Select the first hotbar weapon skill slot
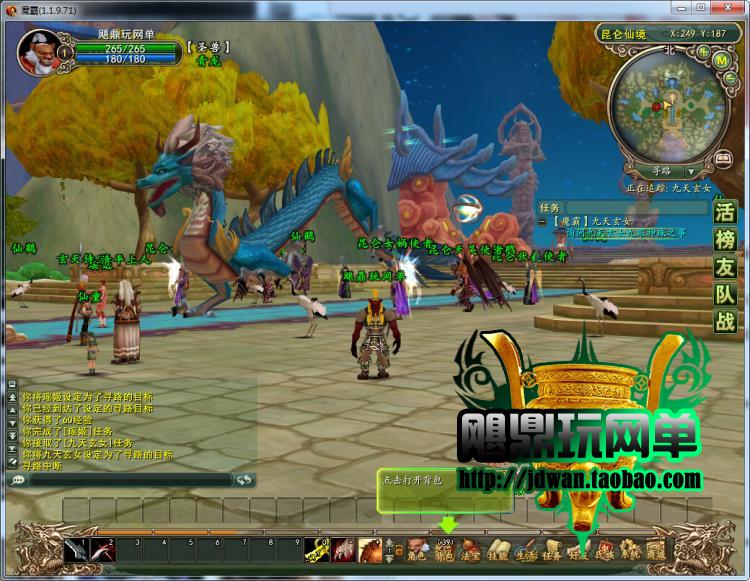The width and height of the screenshot is (750, 581). (77, 549)
